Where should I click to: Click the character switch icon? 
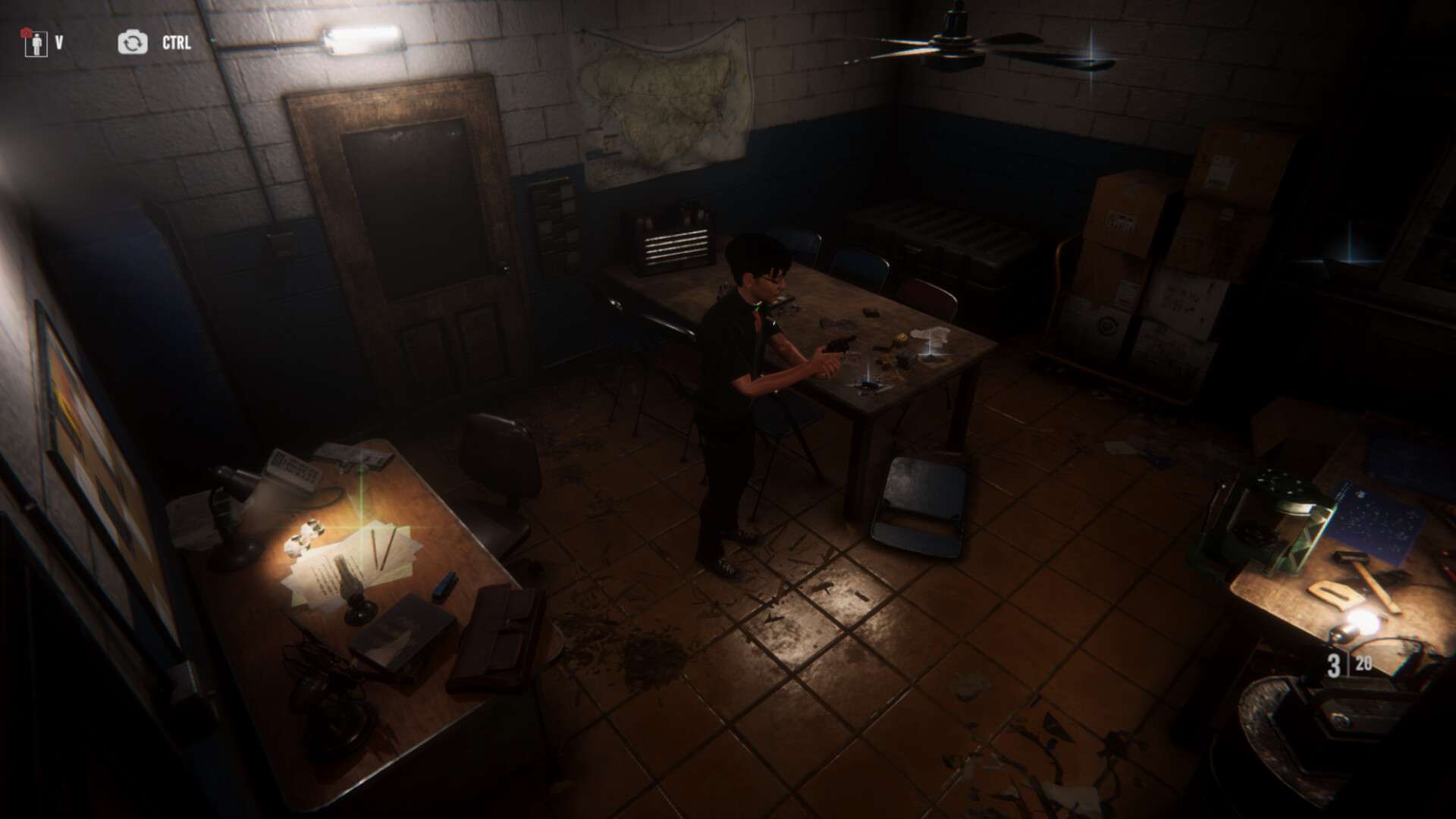(33, 43)
